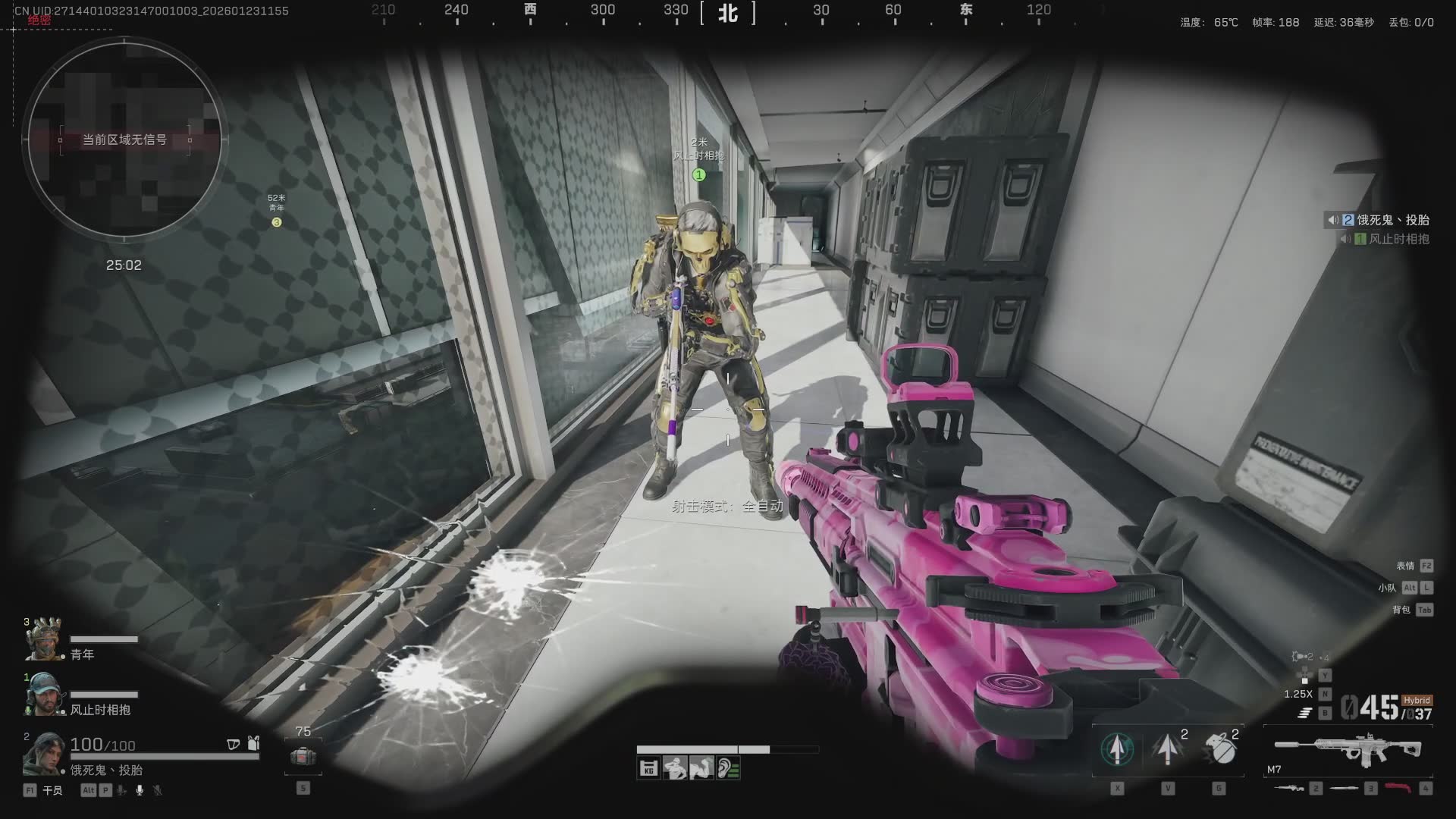
Task: Select teammate 青年's portrait
Action: point(43,639)
